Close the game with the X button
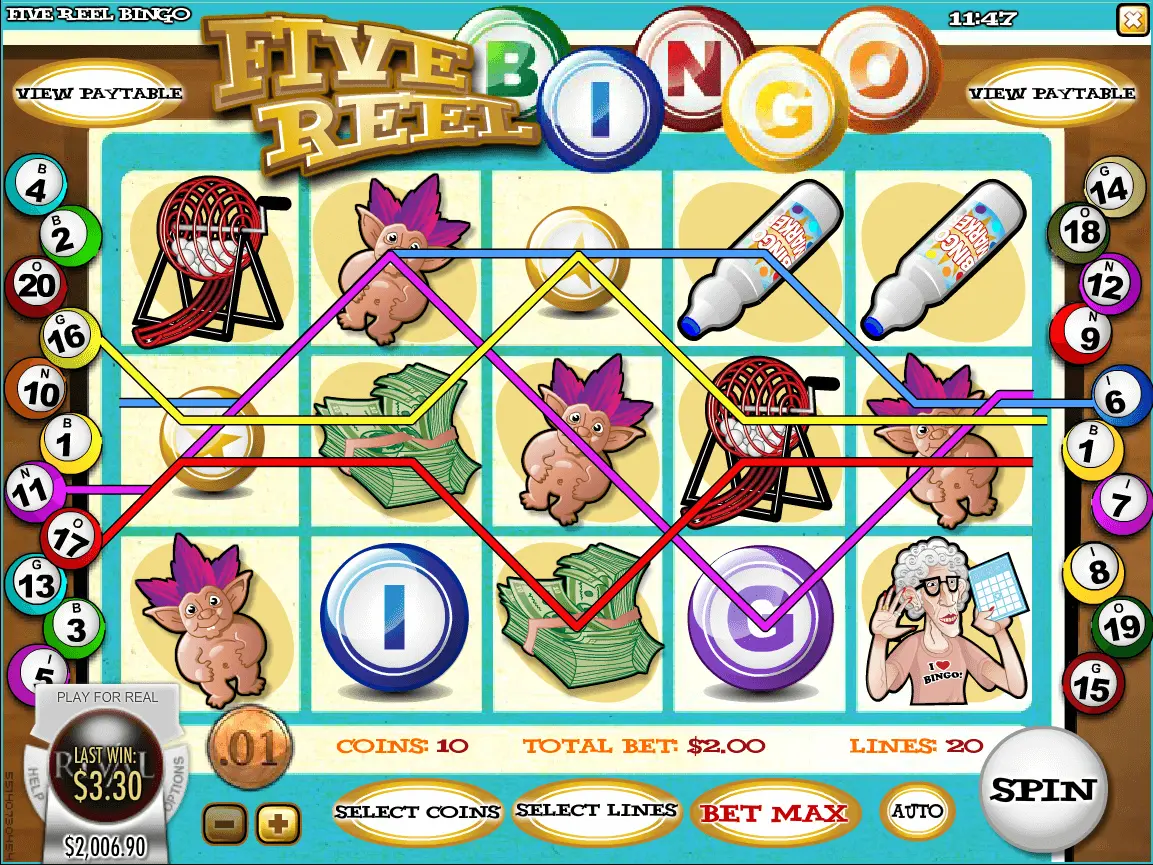Viewport: 1153px width, 865px height. tap(1132, 20)
